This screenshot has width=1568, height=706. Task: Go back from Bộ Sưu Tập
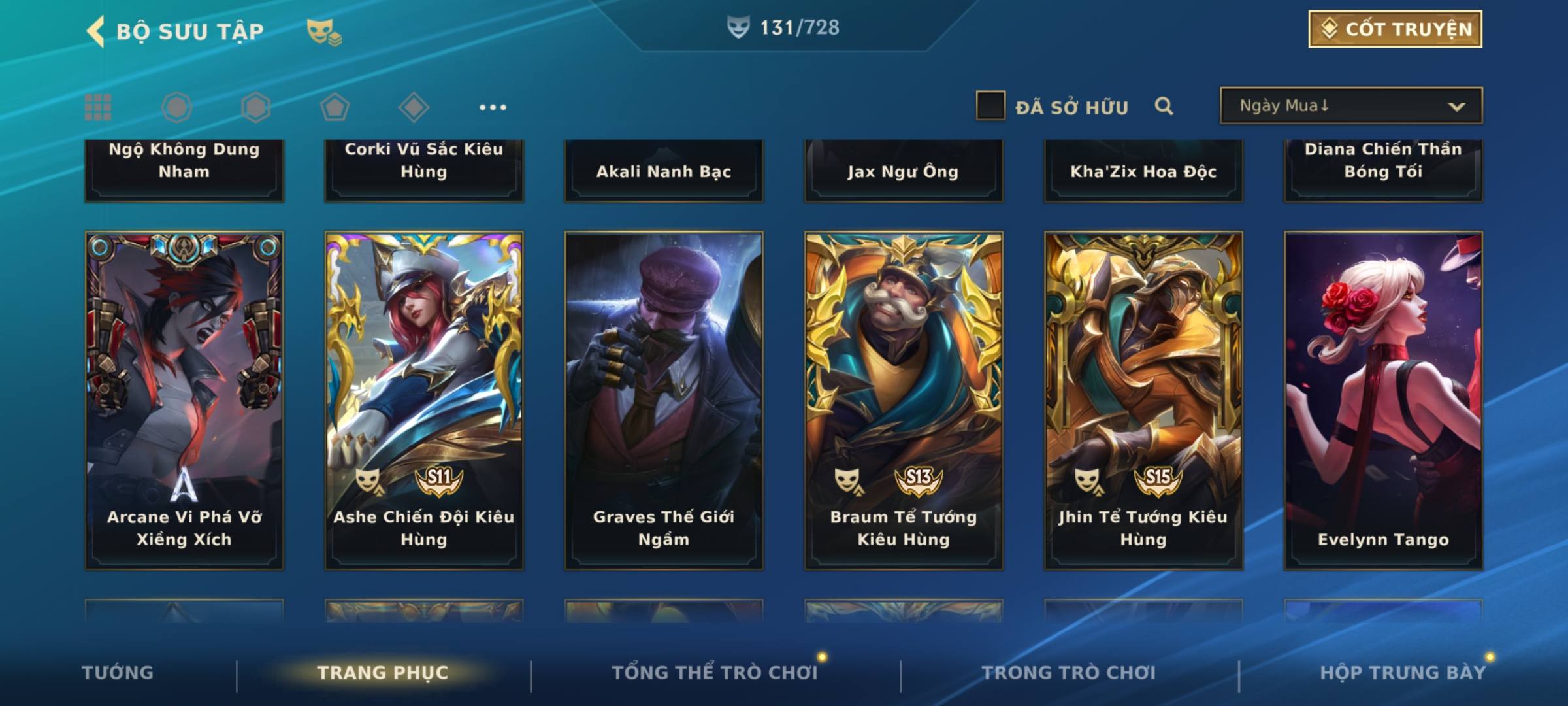pos(96,31)
